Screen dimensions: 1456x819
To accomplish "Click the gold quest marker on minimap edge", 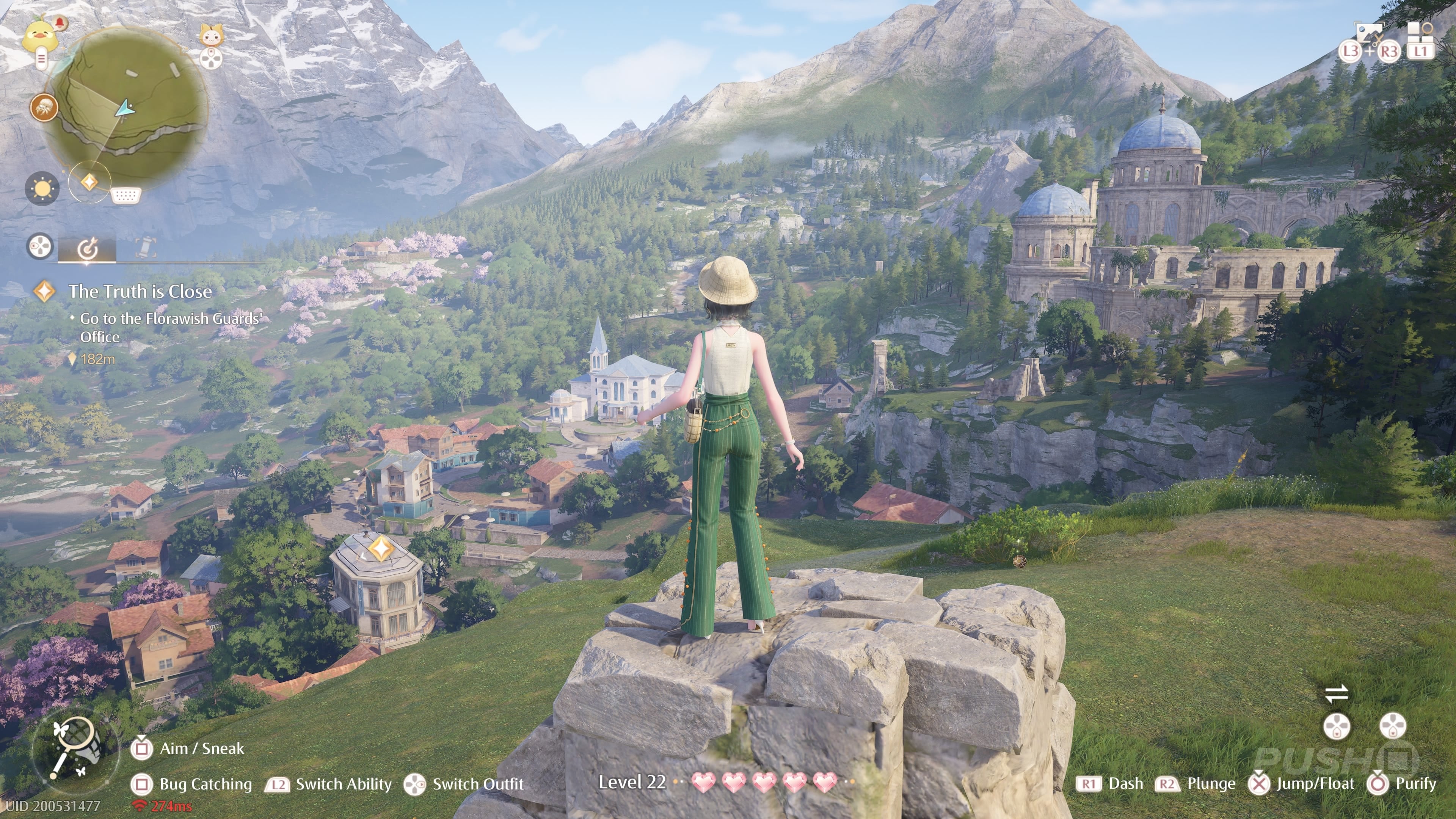I will [x=89, y=182].
